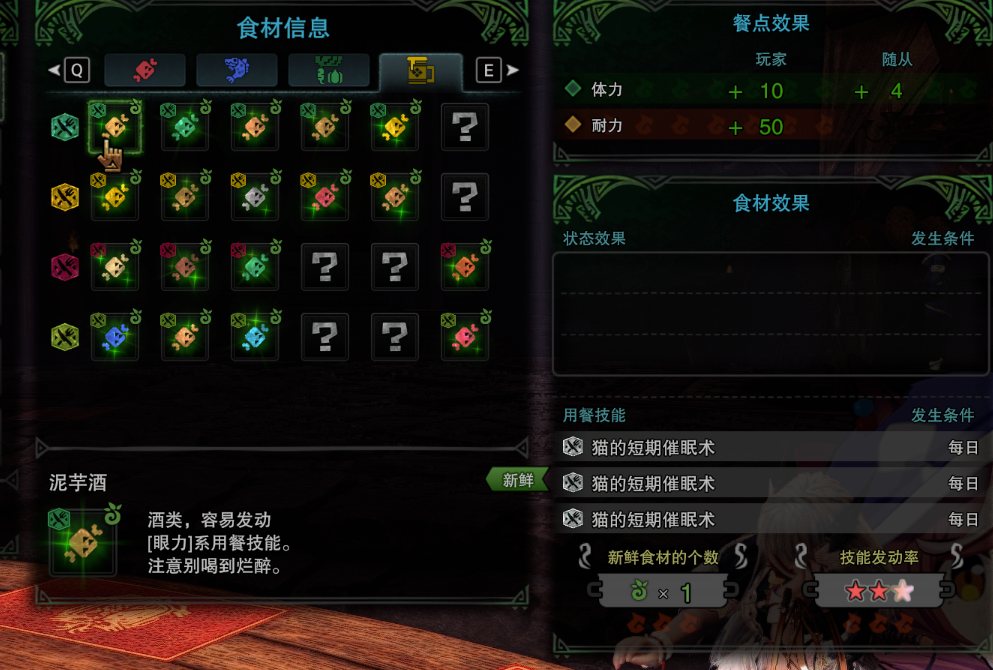Select the silver drink with yellow badge
This screenshot has height=670, width=993.
point(255,197)
